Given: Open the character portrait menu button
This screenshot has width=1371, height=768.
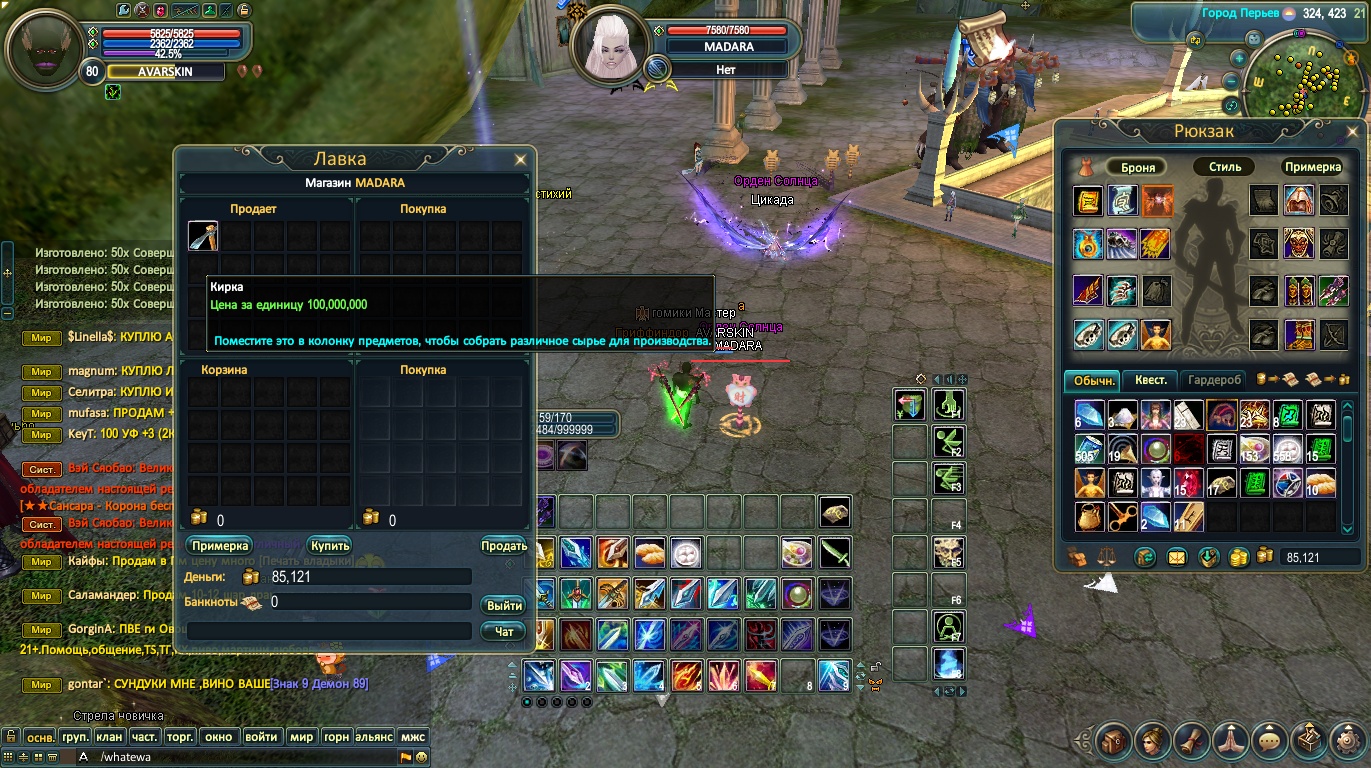Looking at the screenshot, I should (x=1152, y=742).
